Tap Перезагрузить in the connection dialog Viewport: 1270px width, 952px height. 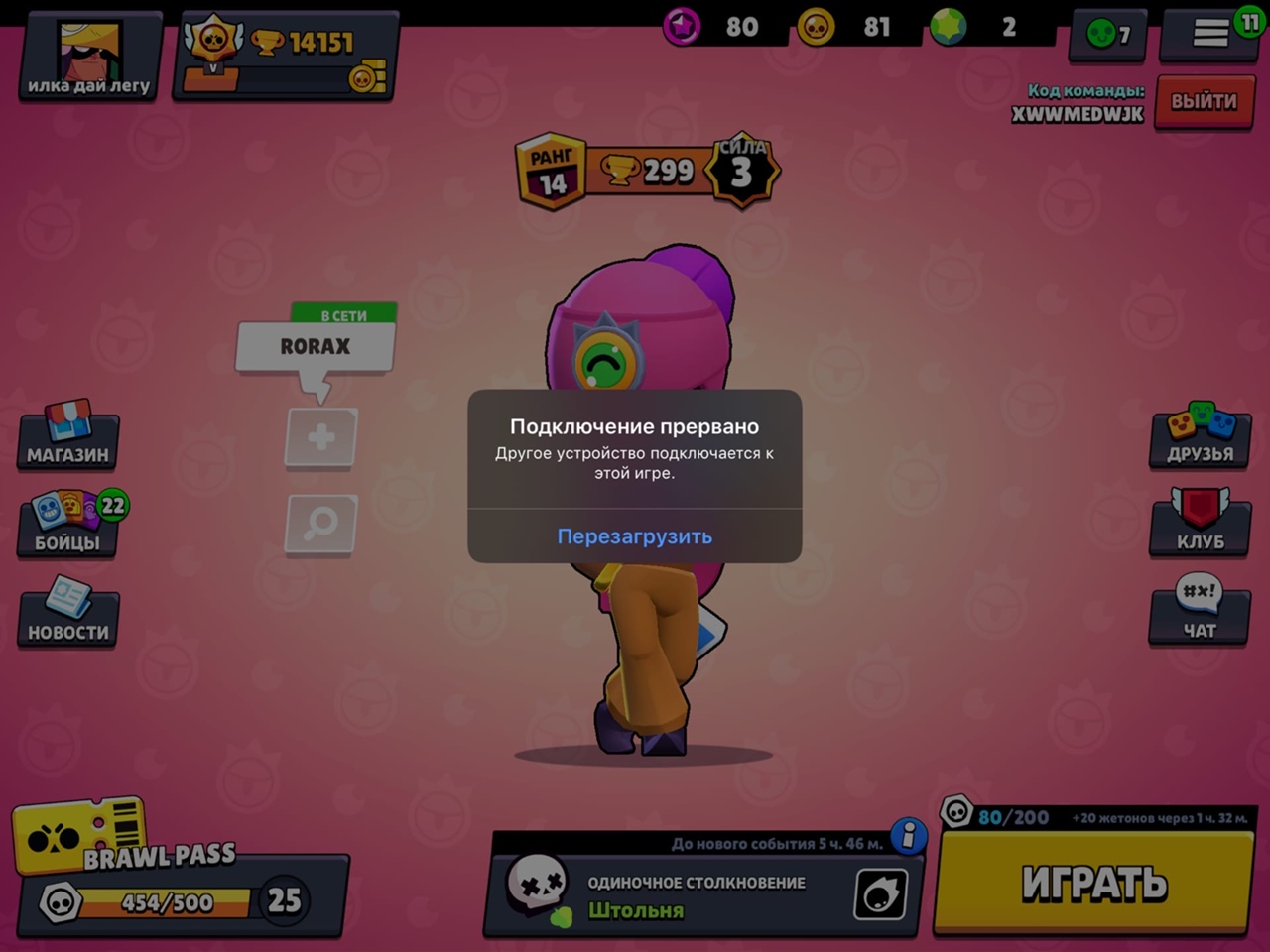[x=634, y=536]
